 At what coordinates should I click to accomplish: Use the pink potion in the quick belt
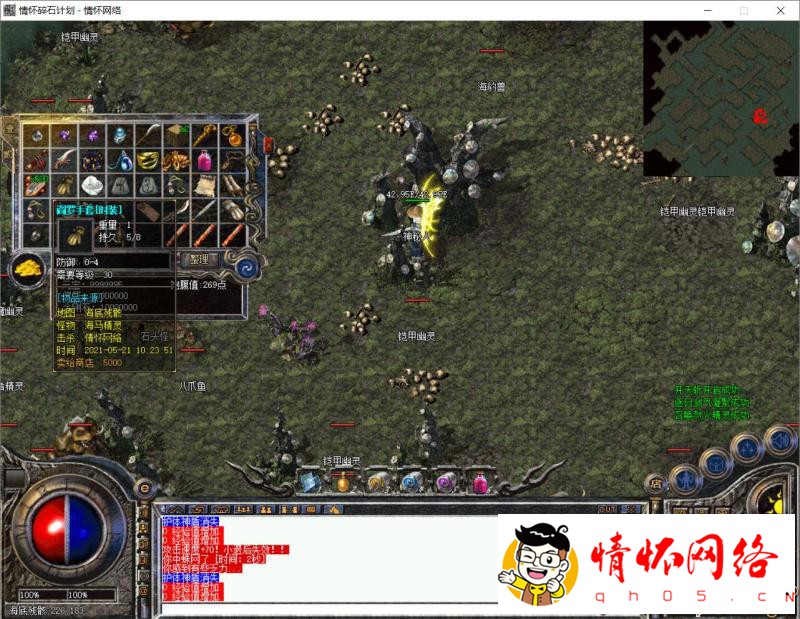coord(479,482)
